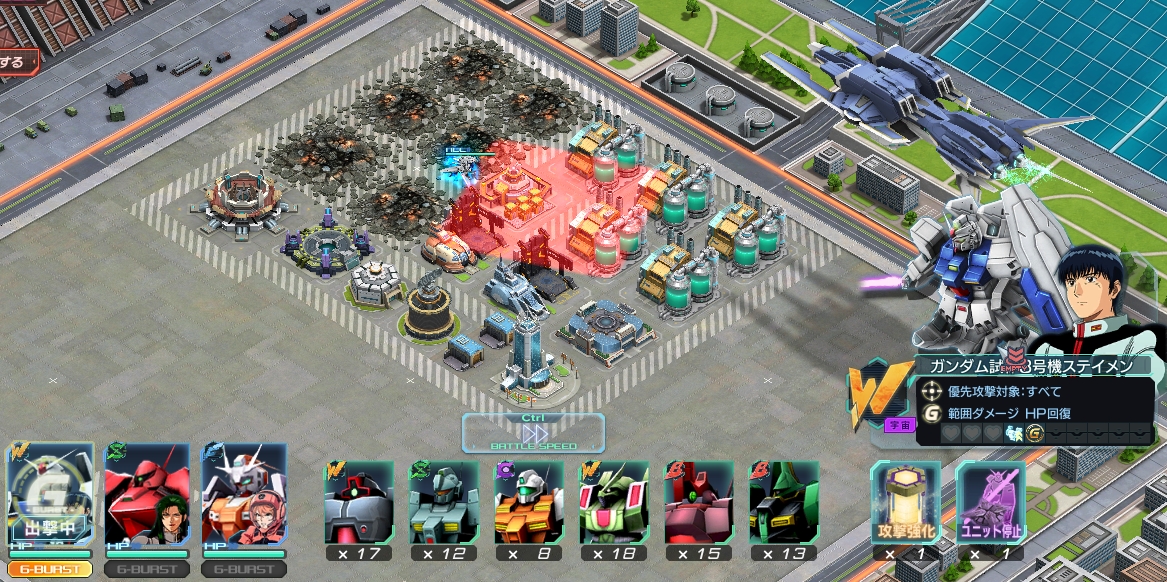1167x582 pixels.
Task: Choose the red mobile suit pilot card
Action: [x=147, y=495]
